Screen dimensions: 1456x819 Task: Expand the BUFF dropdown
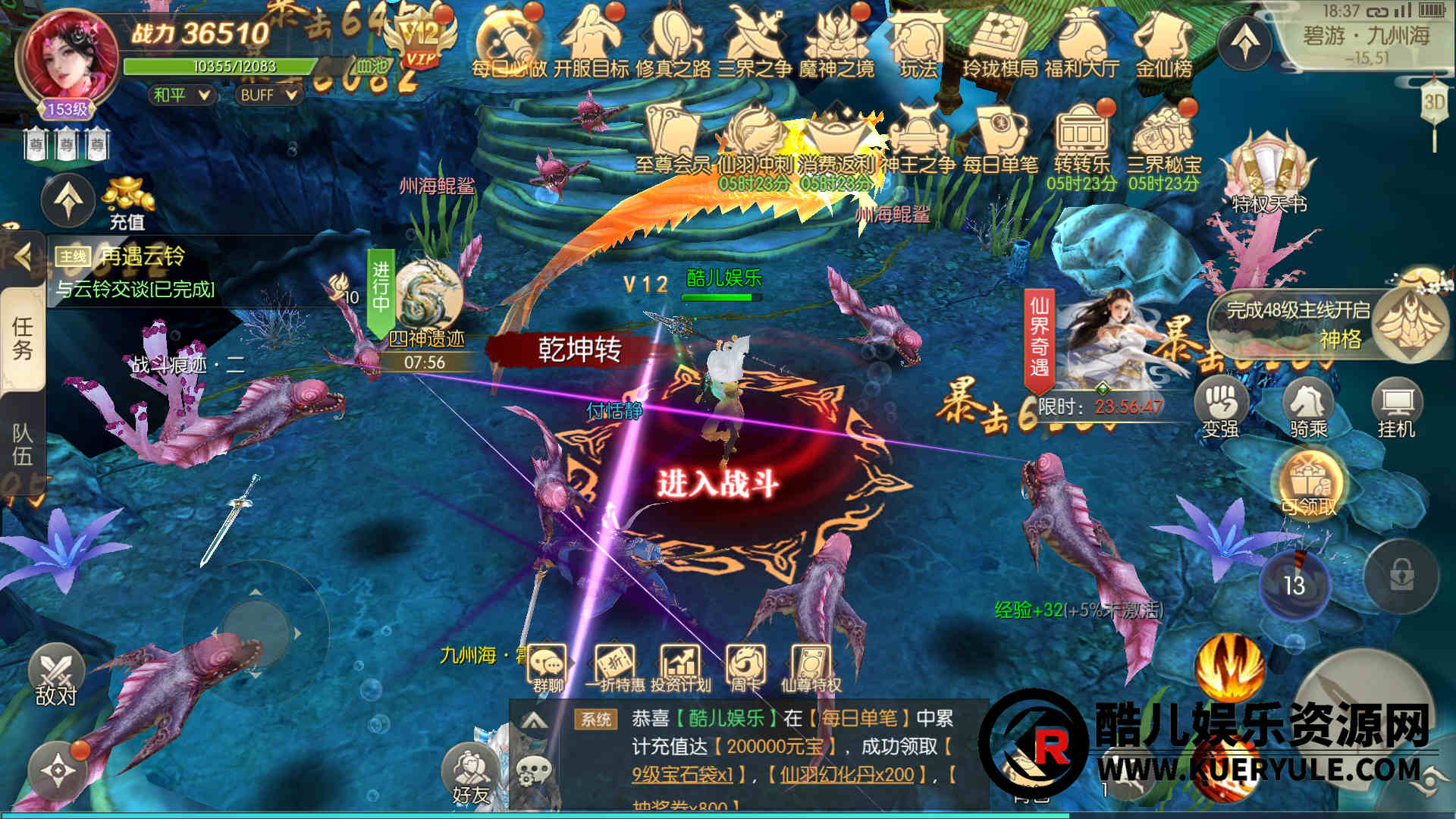tap(268, 95)
